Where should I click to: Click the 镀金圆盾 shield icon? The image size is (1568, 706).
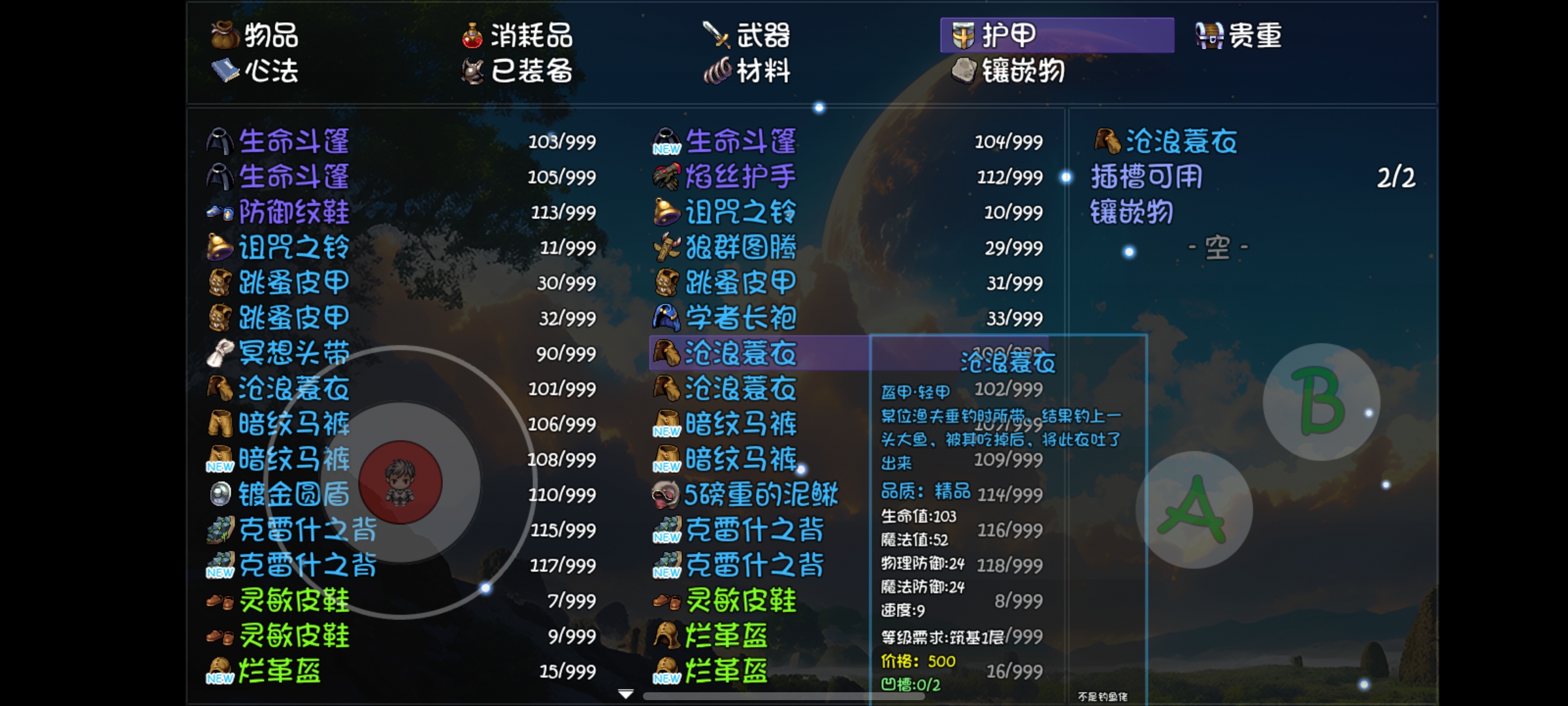pos(219,496)
